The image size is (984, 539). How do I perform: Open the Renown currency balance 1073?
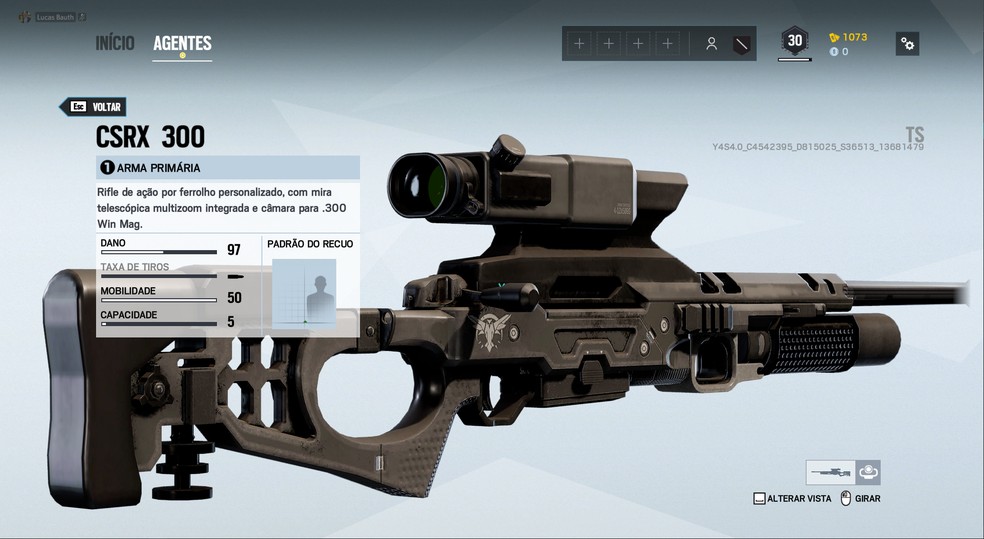click(x=848, y=37)
